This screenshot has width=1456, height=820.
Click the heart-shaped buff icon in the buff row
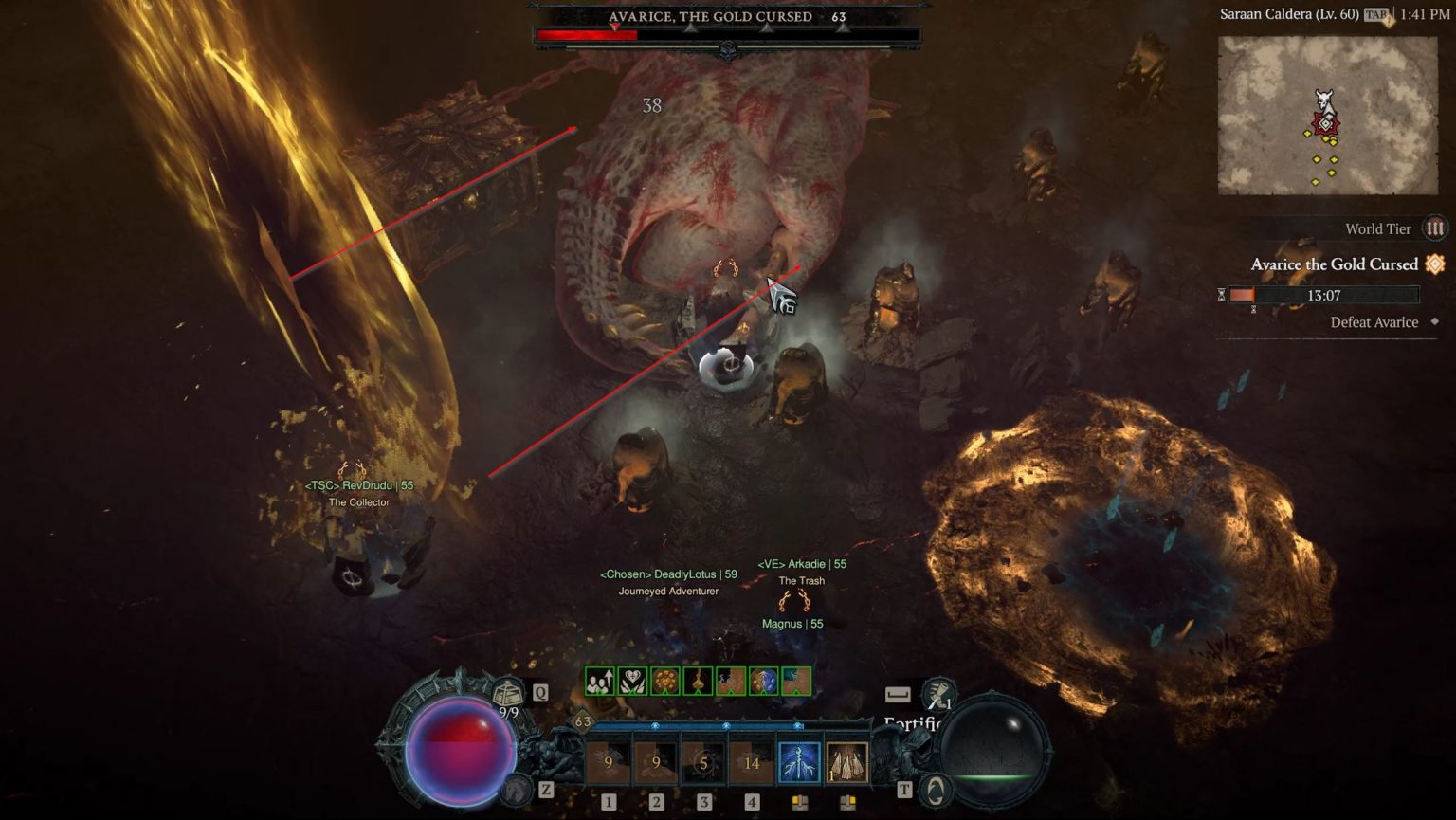(632, 681)
